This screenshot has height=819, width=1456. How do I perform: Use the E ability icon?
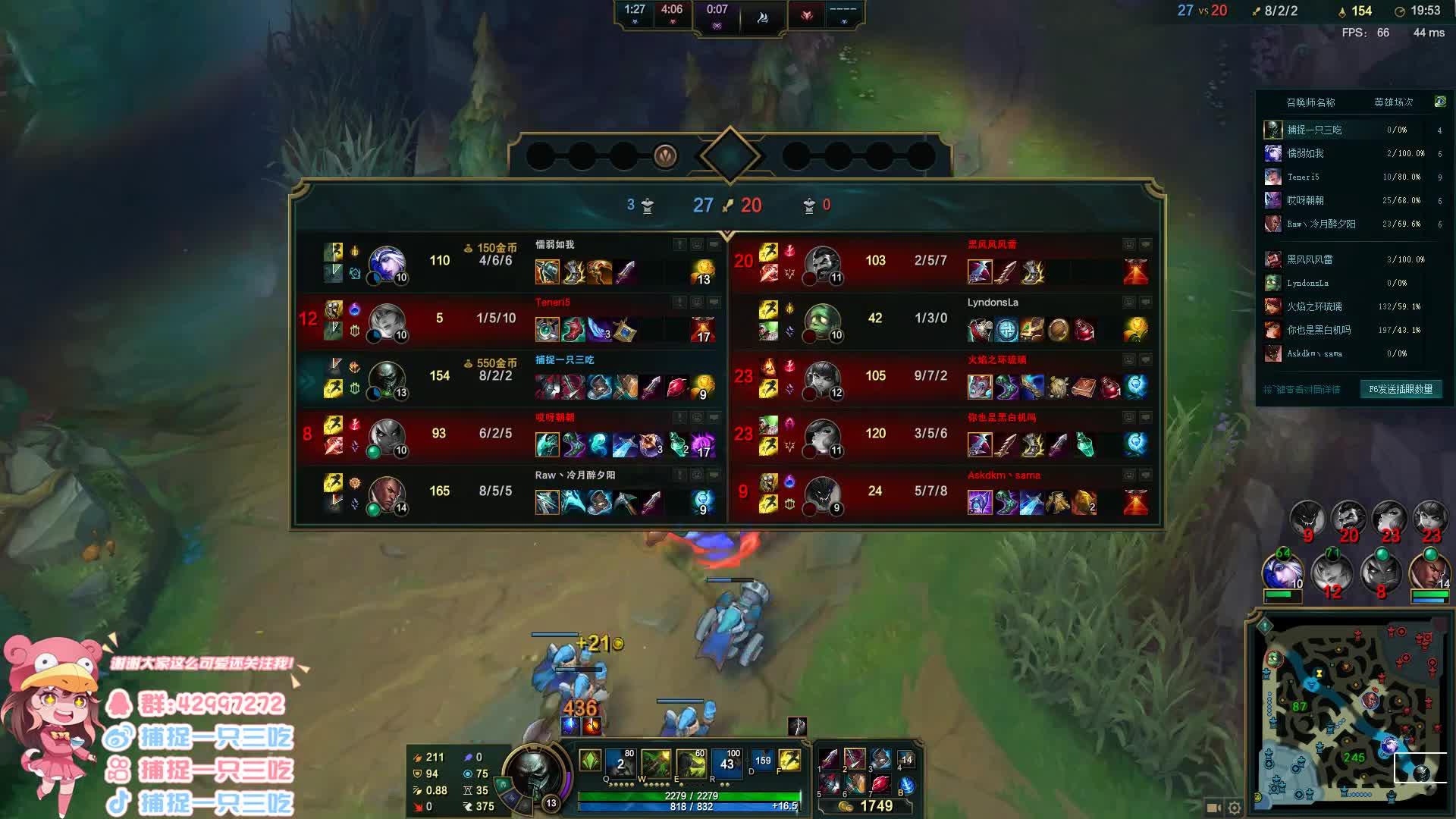(691, 763)
